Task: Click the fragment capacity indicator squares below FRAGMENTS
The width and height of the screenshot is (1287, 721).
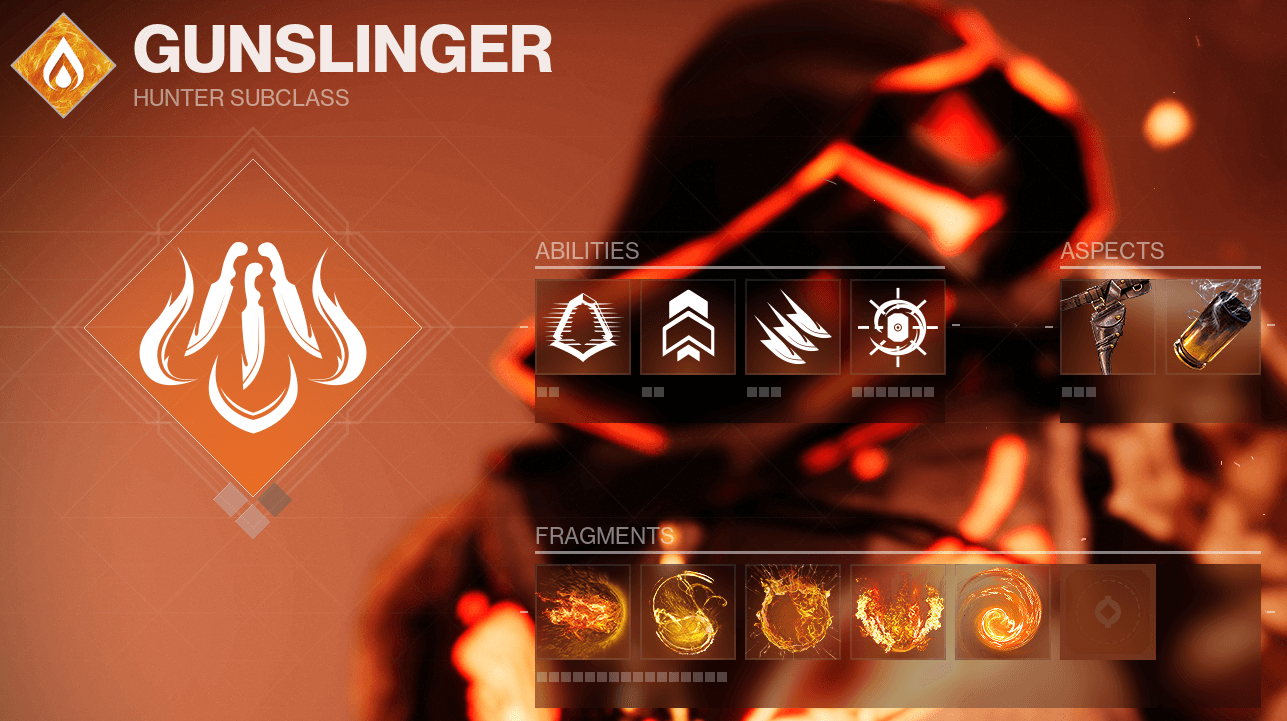Action: [631, 676]
